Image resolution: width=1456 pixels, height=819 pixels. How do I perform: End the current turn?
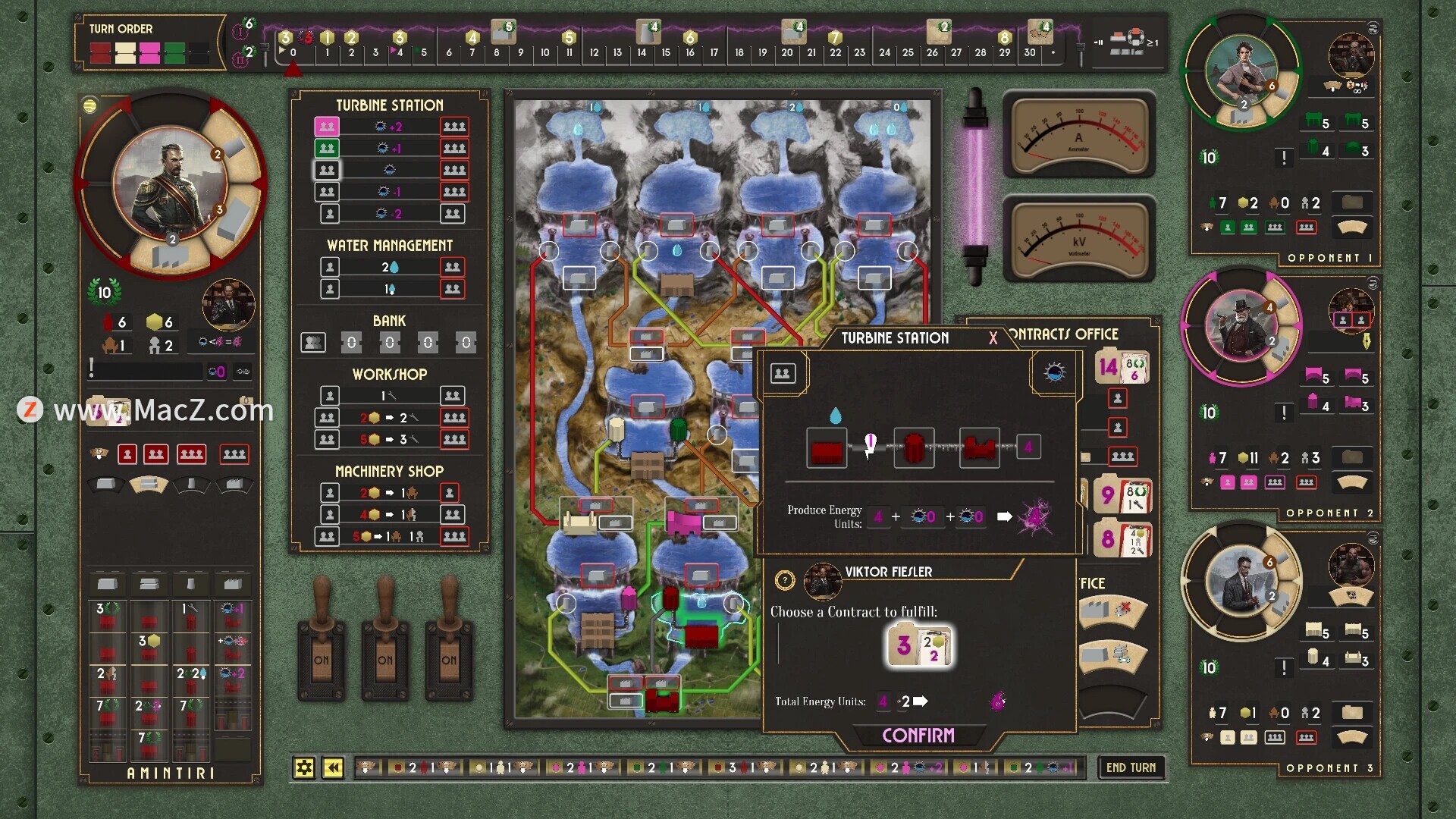1131,767
